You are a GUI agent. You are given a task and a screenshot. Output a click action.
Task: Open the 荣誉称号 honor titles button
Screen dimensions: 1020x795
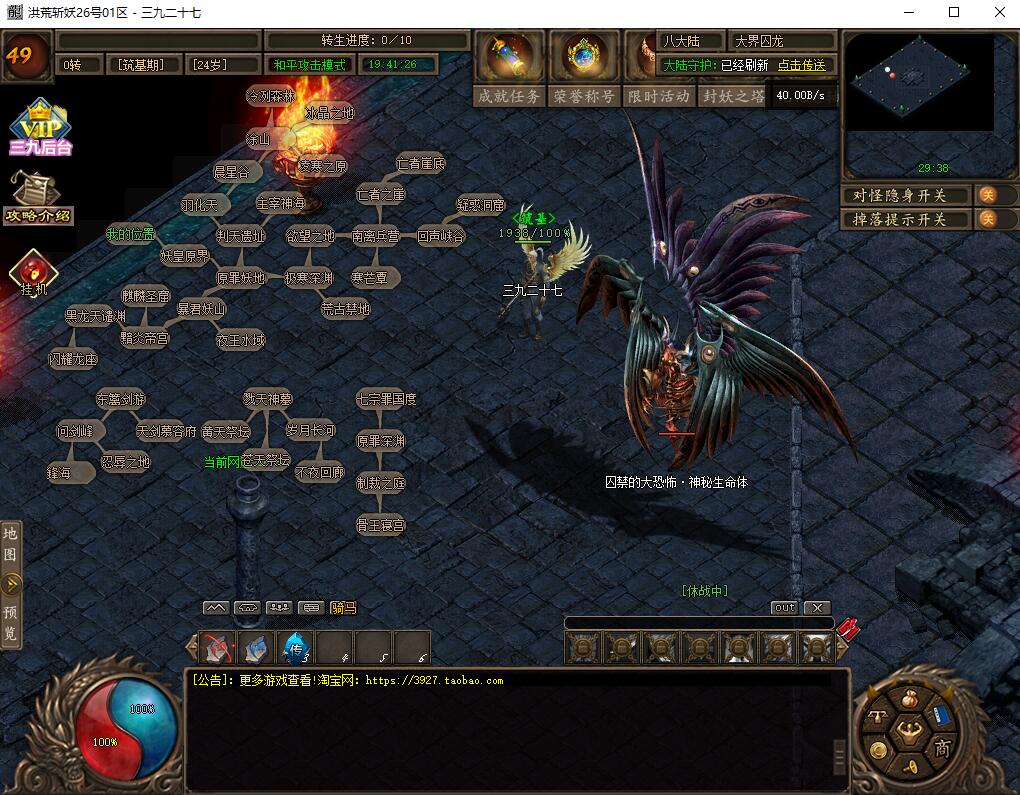584,96
